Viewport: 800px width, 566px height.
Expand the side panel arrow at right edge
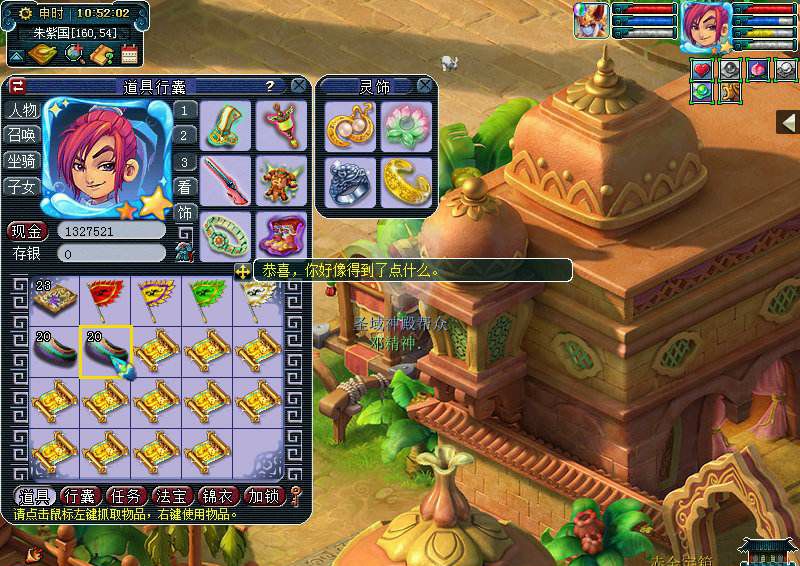click(788, 121)
